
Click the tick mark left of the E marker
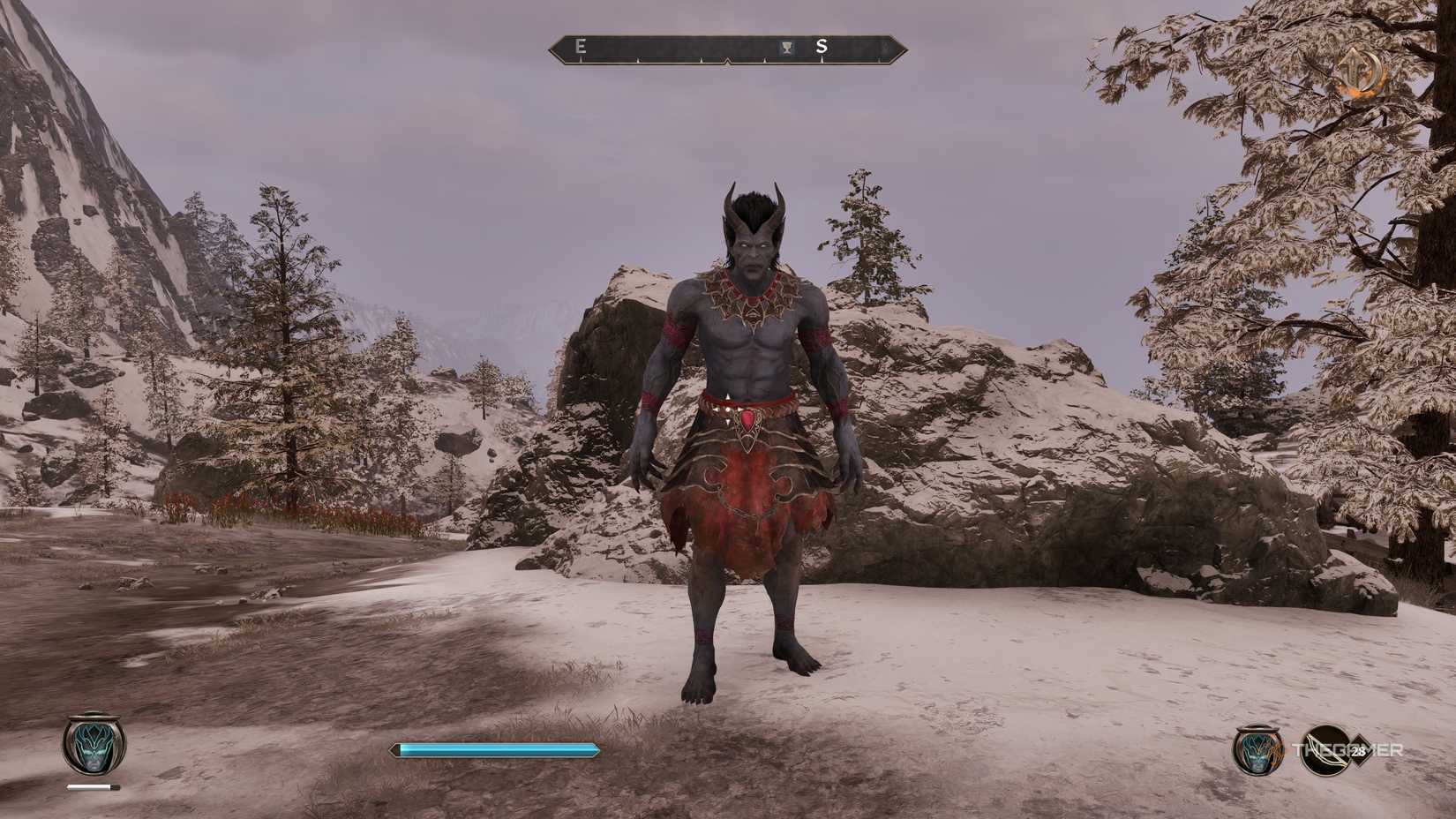[580, 61]
